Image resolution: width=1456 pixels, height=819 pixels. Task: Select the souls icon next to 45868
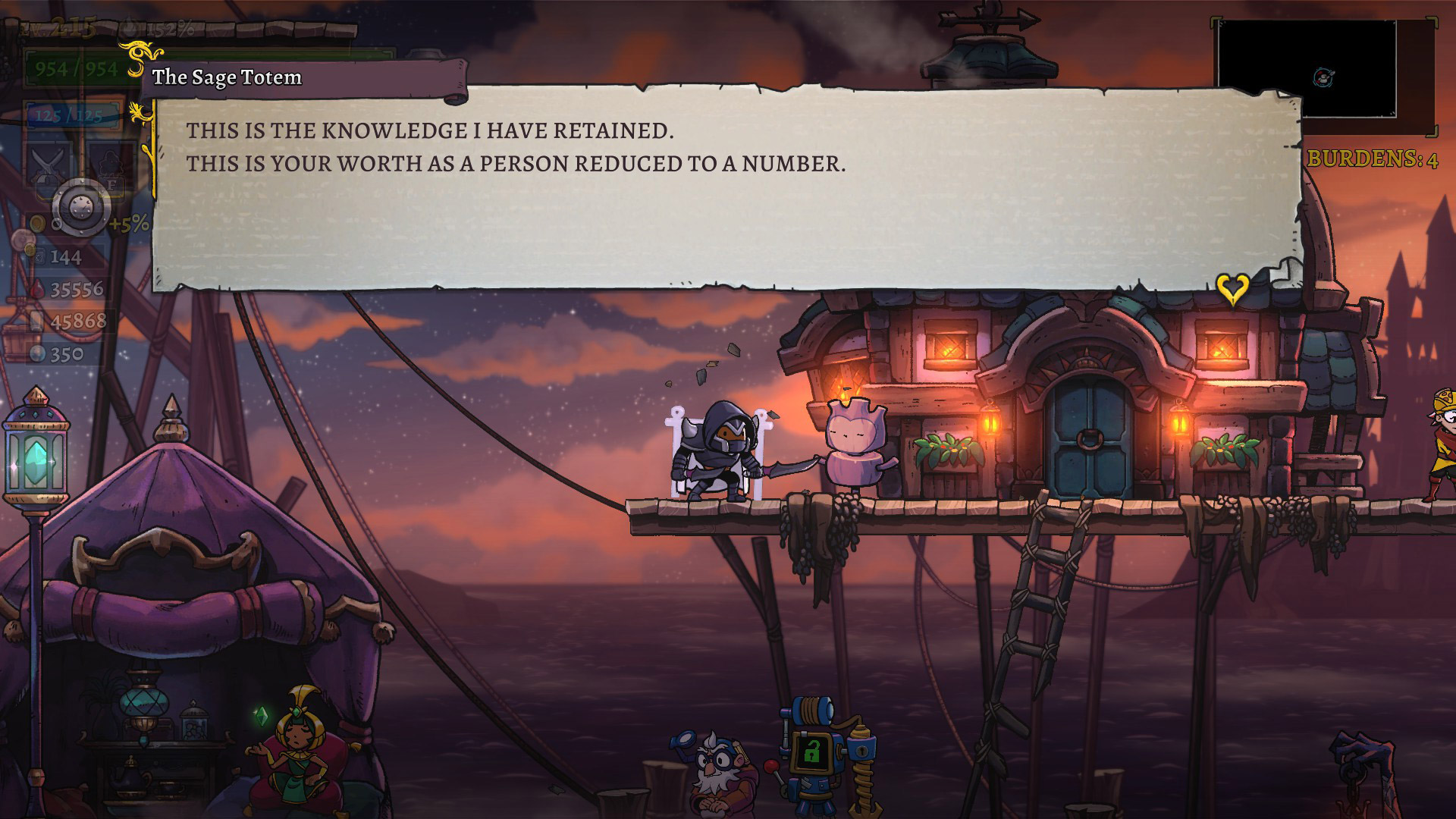coord(35,319)
